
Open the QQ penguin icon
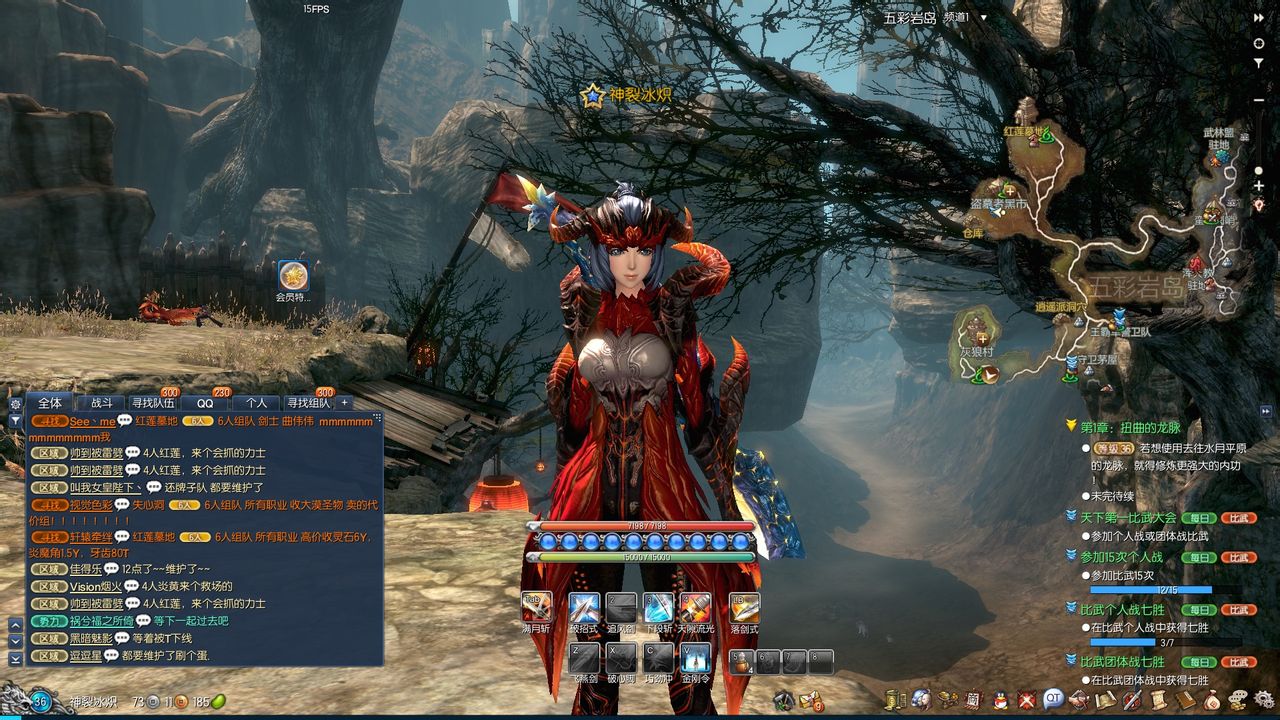1001,699
